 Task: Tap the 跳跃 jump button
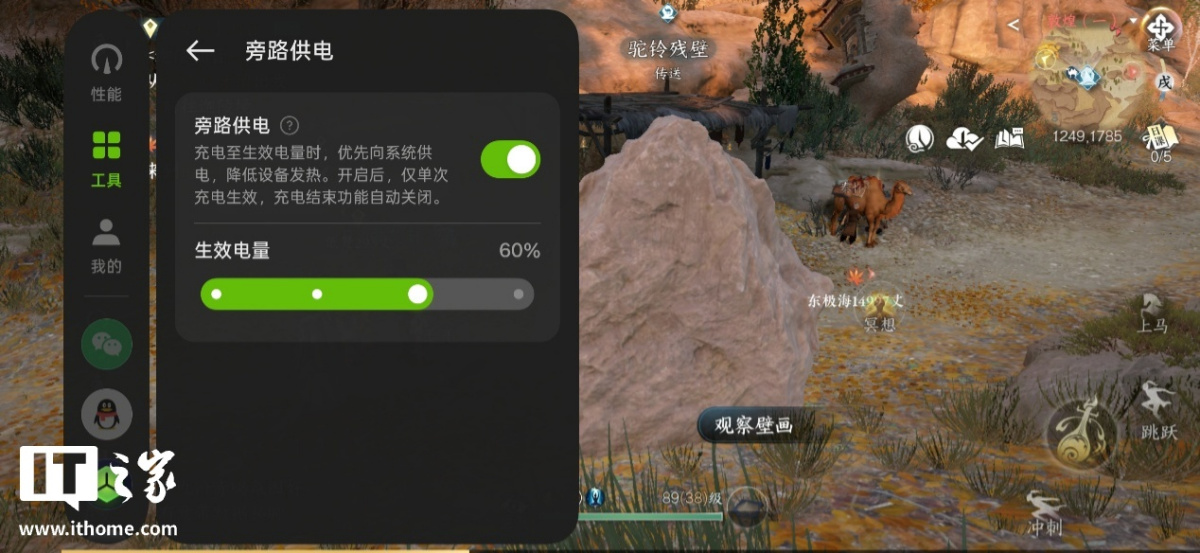[1158, 410]
